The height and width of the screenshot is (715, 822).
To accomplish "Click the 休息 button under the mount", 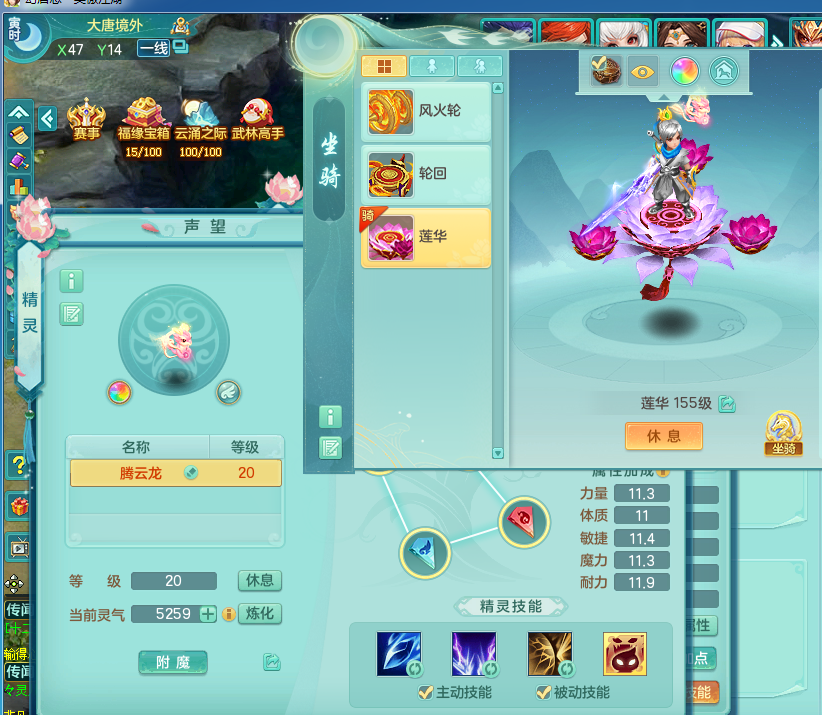I will coord(664,436).
